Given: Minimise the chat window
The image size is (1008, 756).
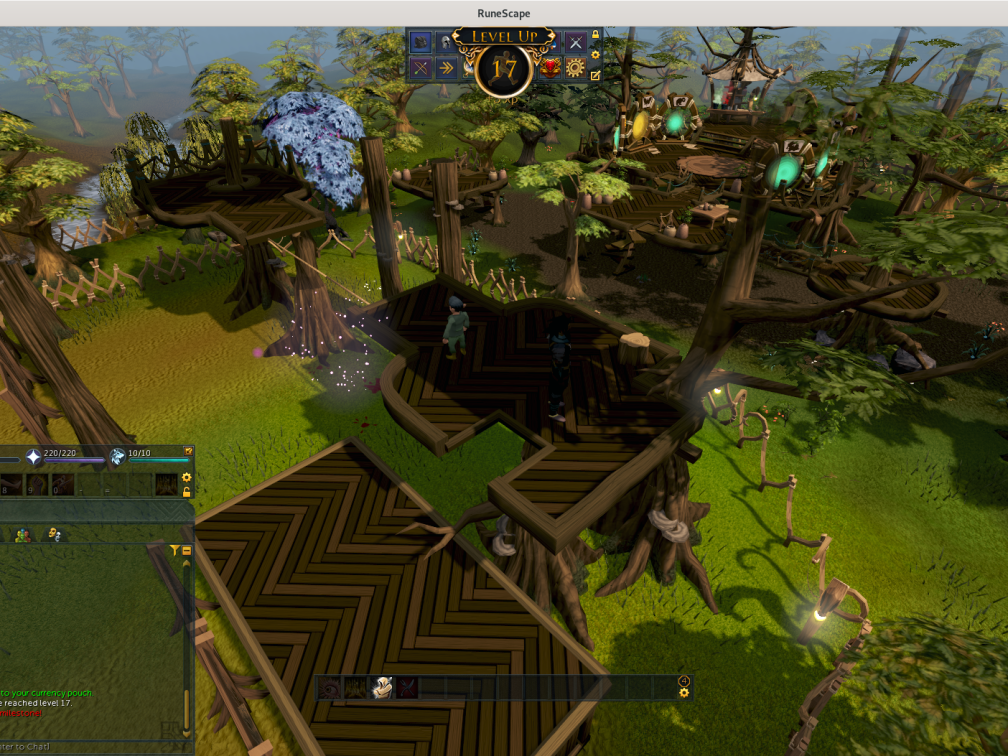Looking at the screenshot, I should [x=187, y=550].
